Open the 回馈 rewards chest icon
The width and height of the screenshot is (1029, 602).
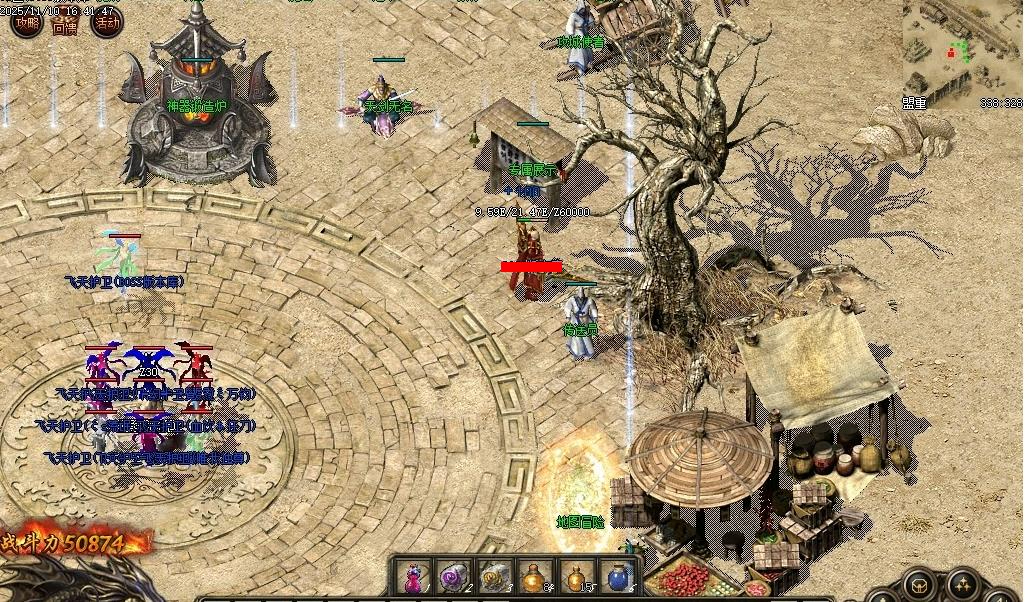coord(66,24)
